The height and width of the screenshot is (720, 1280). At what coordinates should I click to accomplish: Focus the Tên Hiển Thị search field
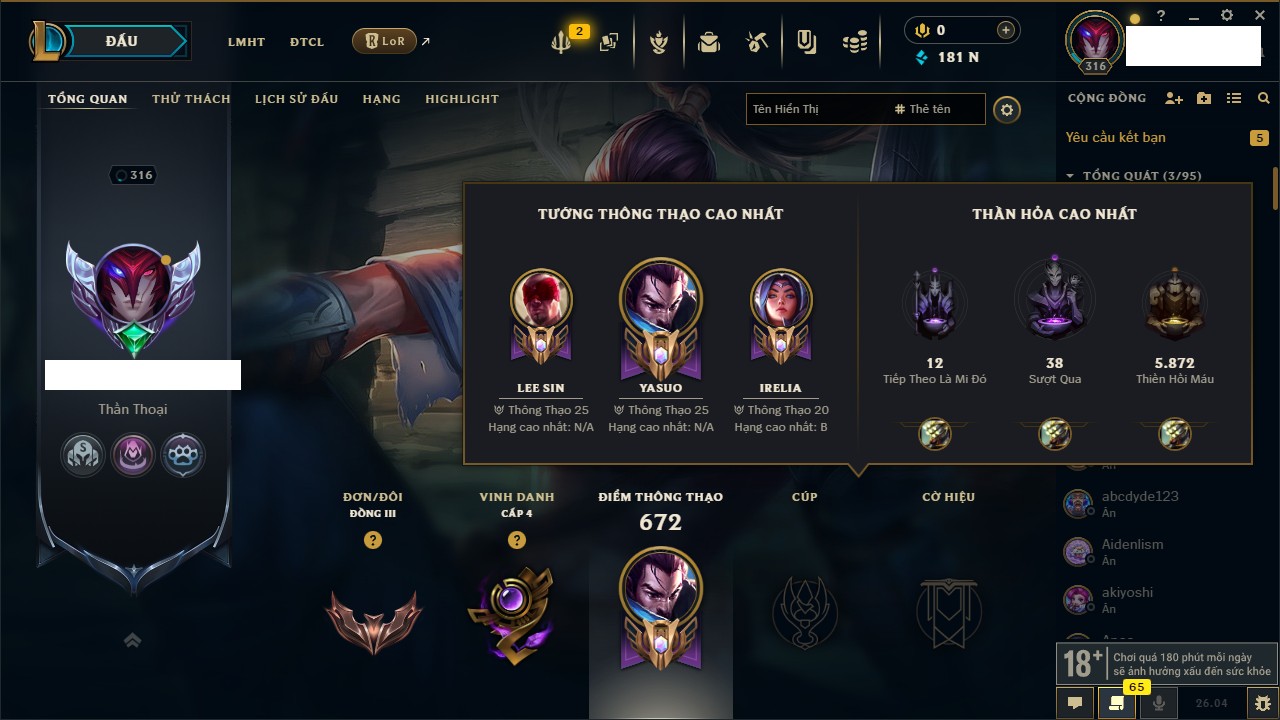(x=815, y=109)
